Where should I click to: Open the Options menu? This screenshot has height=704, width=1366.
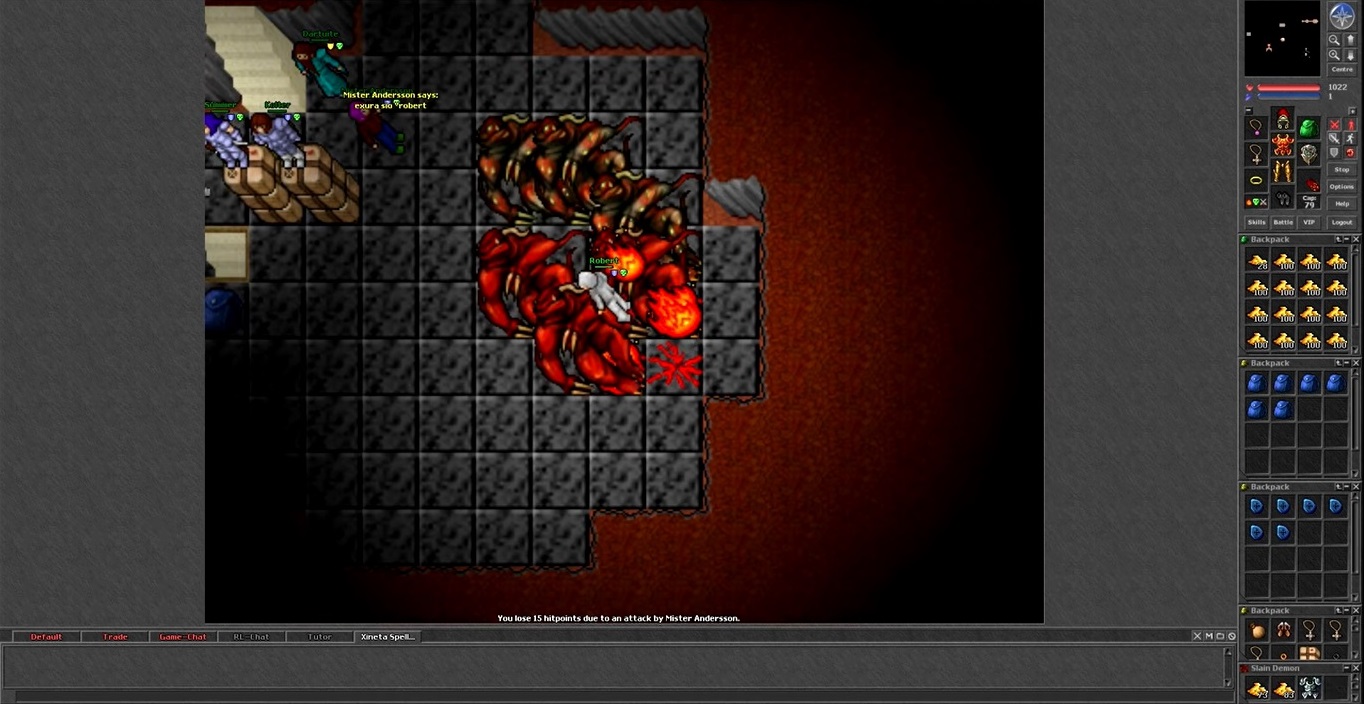[1342, 187]
